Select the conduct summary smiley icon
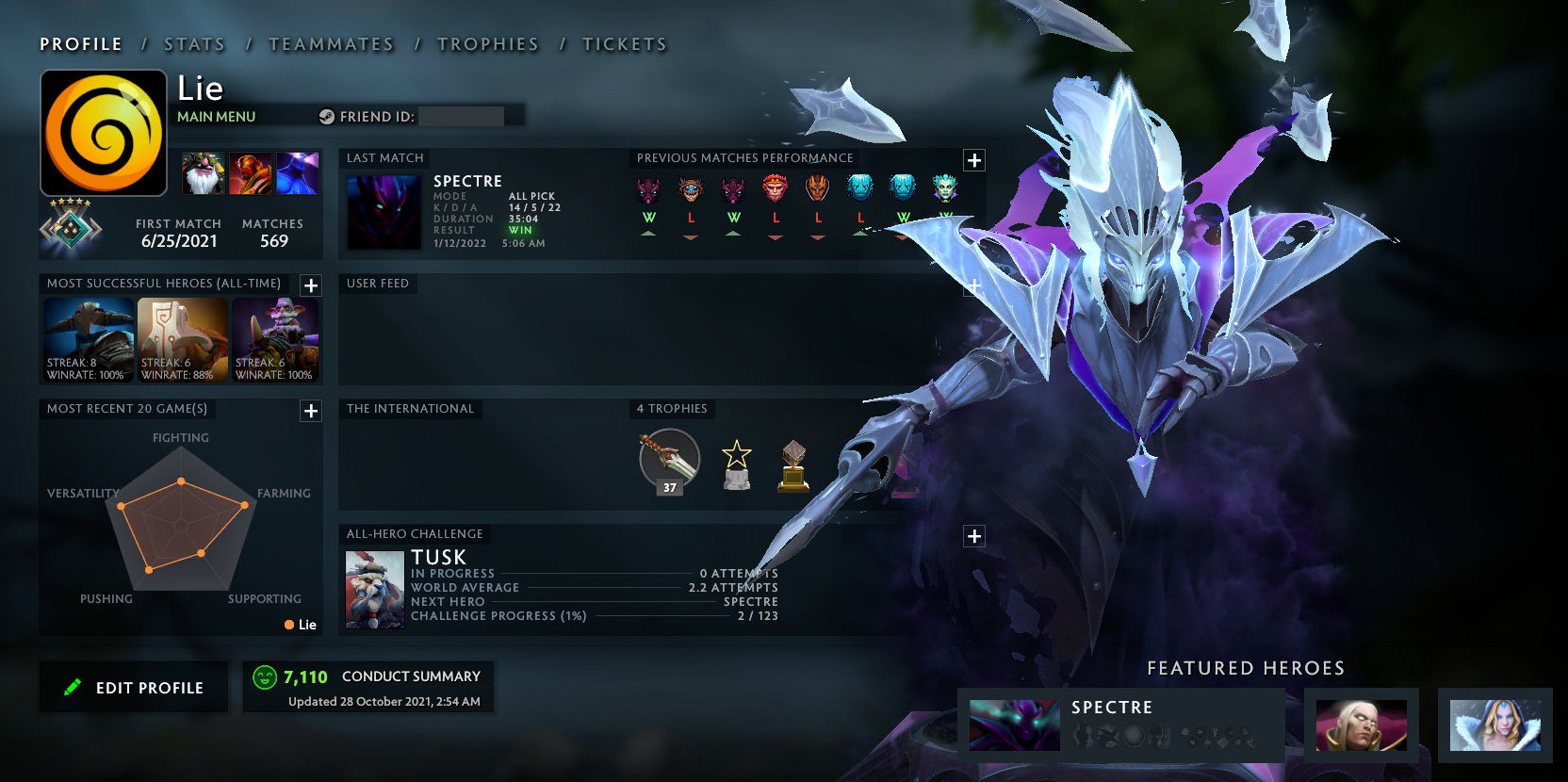 264,676
